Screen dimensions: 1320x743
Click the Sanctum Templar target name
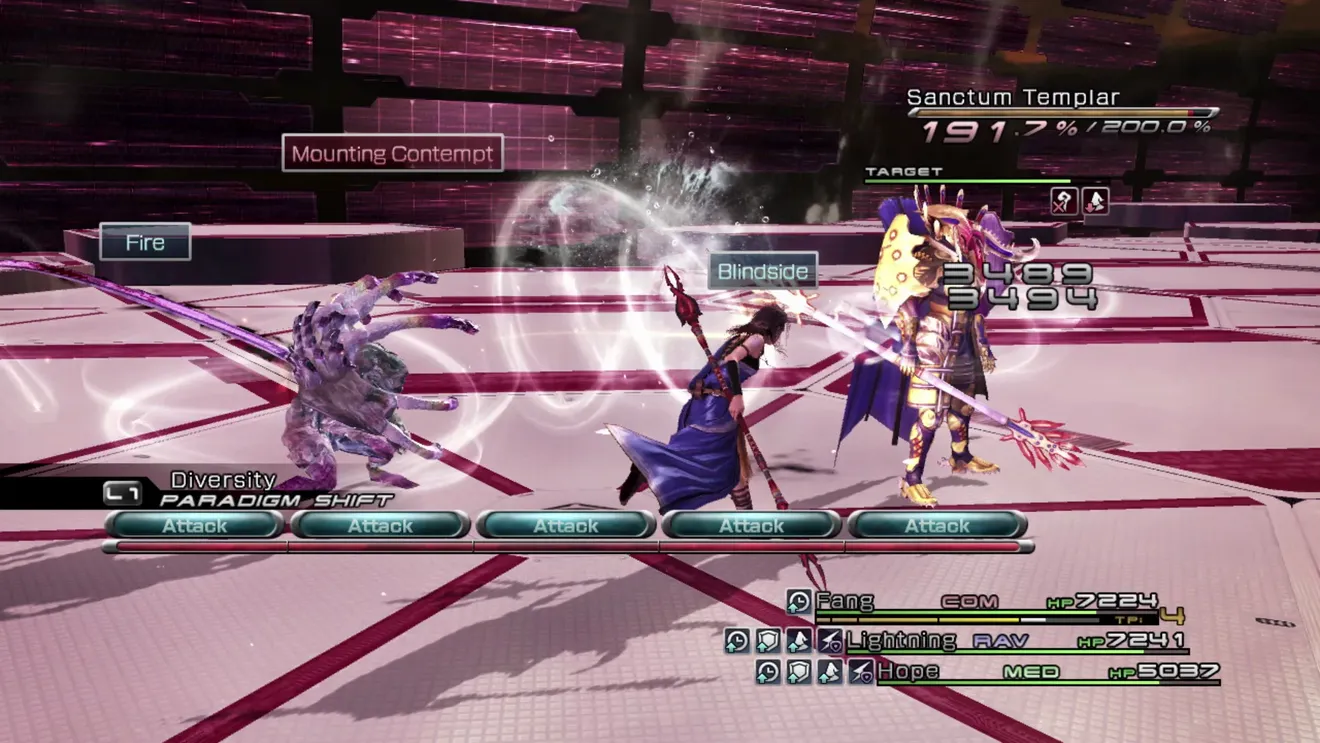pyautogui.click(x=1013, y=97)
